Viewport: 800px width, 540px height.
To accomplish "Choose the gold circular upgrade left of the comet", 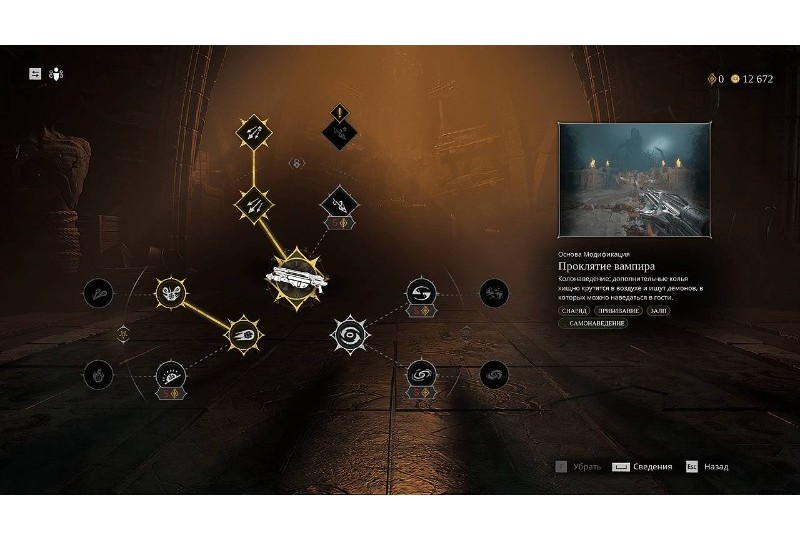I will click(172, 292).
